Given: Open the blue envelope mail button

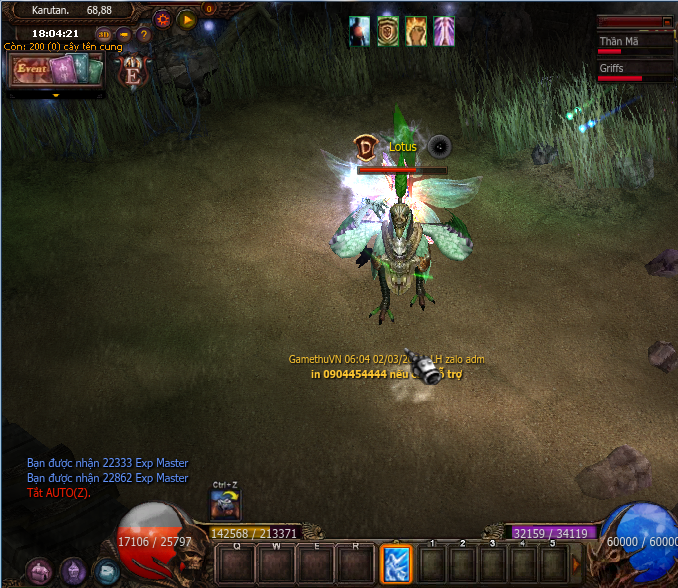Looking at the screenshot, I should [105, 571].
